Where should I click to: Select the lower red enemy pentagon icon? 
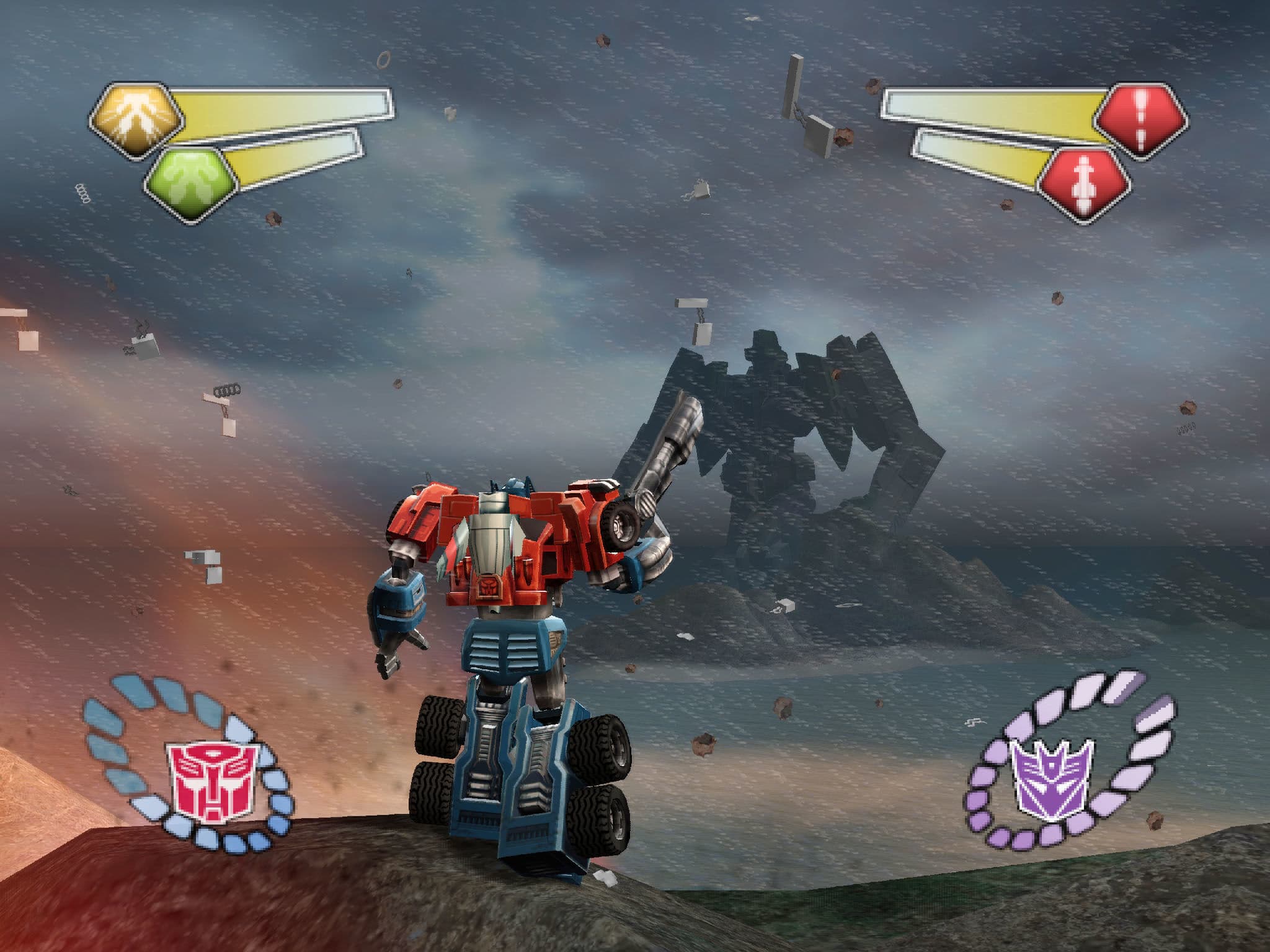click(1085, 184)
